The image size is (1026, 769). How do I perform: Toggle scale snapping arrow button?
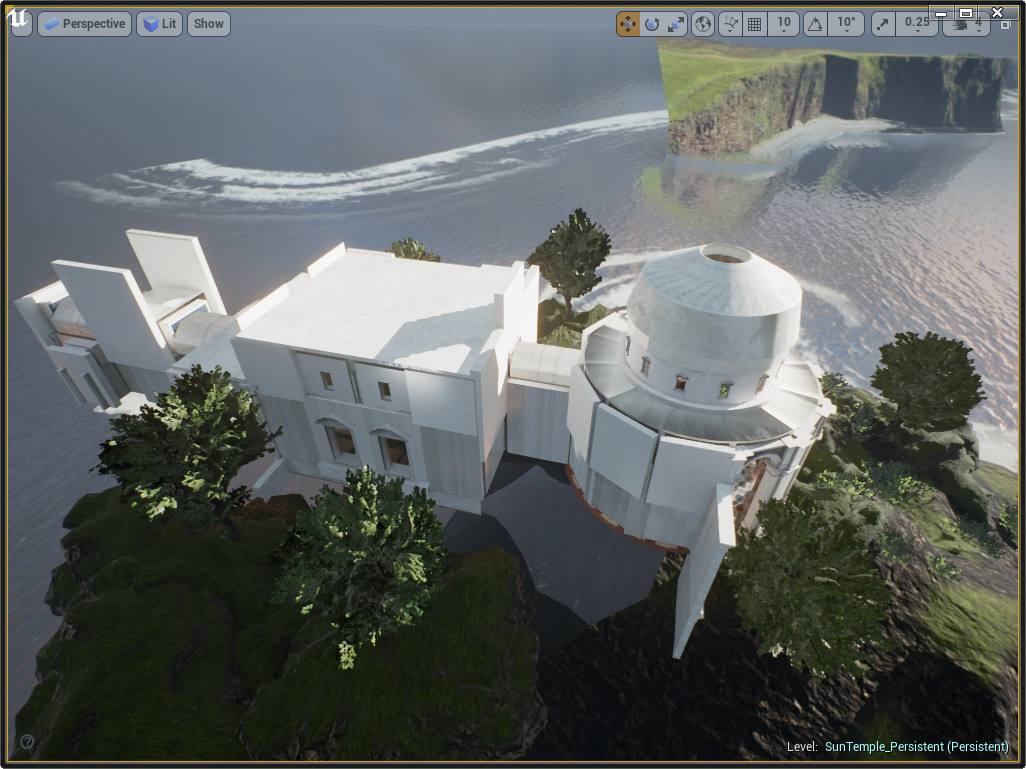pyautogui.click(x=883, y=24)
